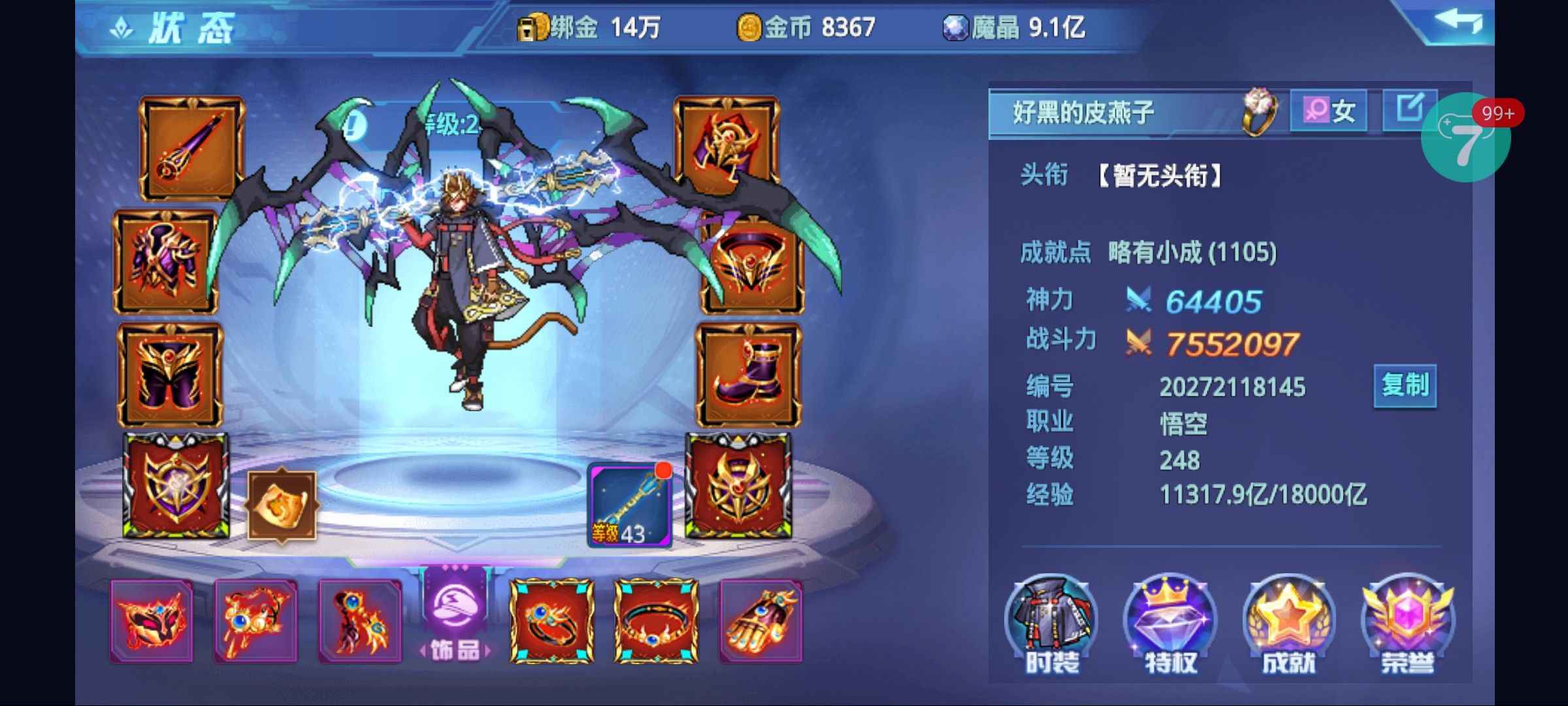
Task: Go back using the return arrow
Action: (1458, 22)
